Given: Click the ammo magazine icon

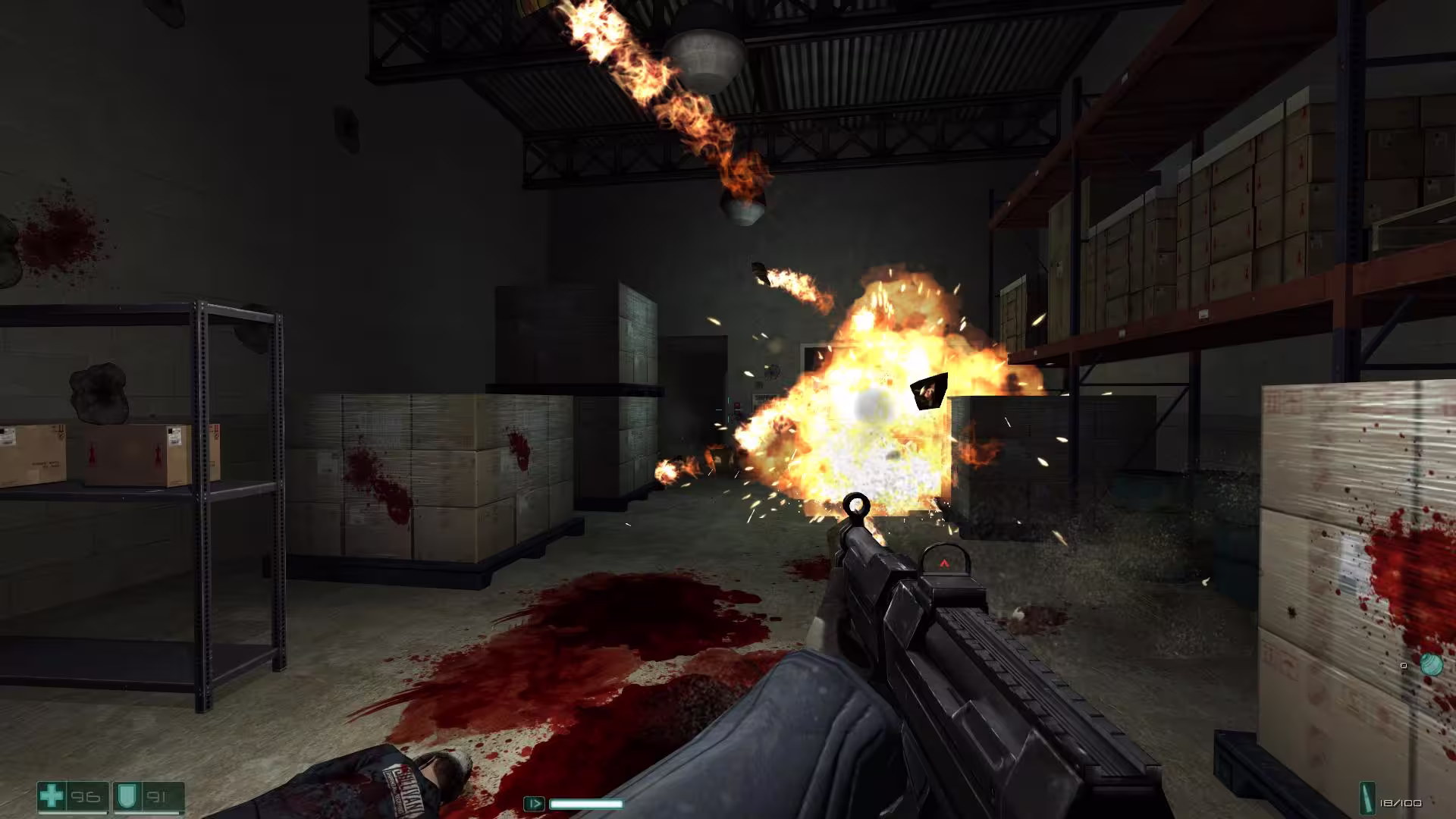Looking at the screenshot, I should [1368, 802].
